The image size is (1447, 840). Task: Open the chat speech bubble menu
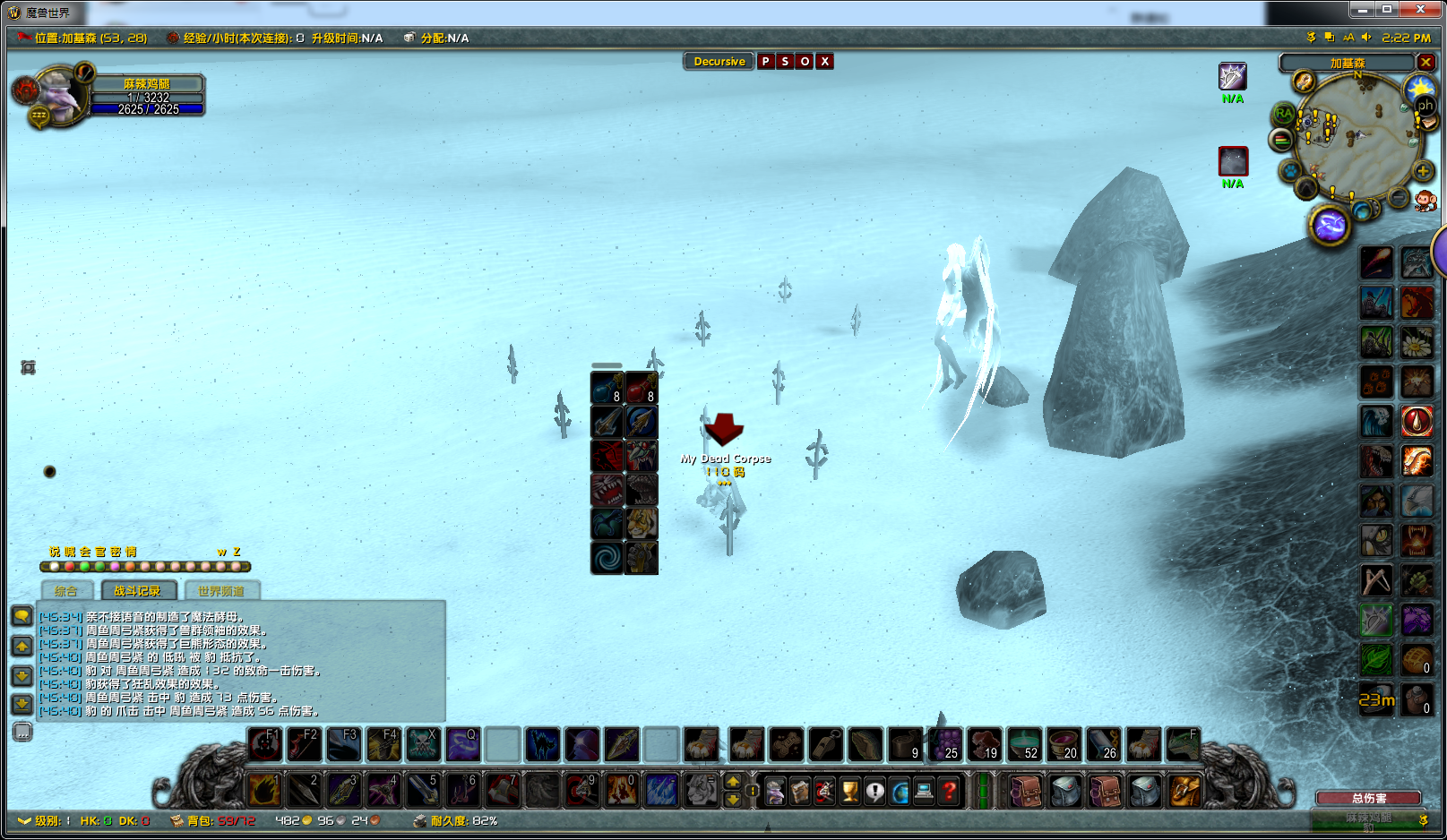(x=22, y=615)
